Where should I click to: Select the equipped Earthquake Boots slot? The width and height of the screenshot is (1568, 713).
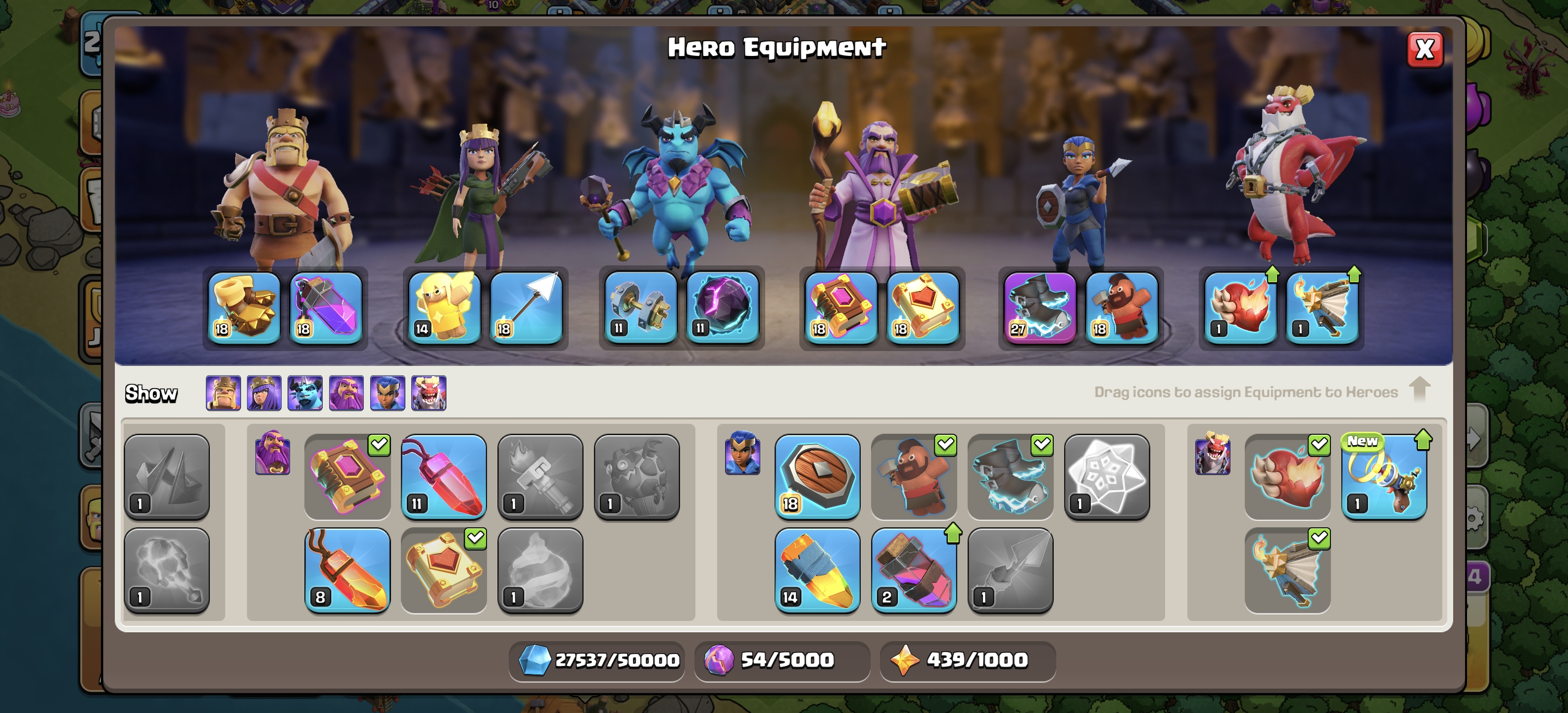[244, 308]
